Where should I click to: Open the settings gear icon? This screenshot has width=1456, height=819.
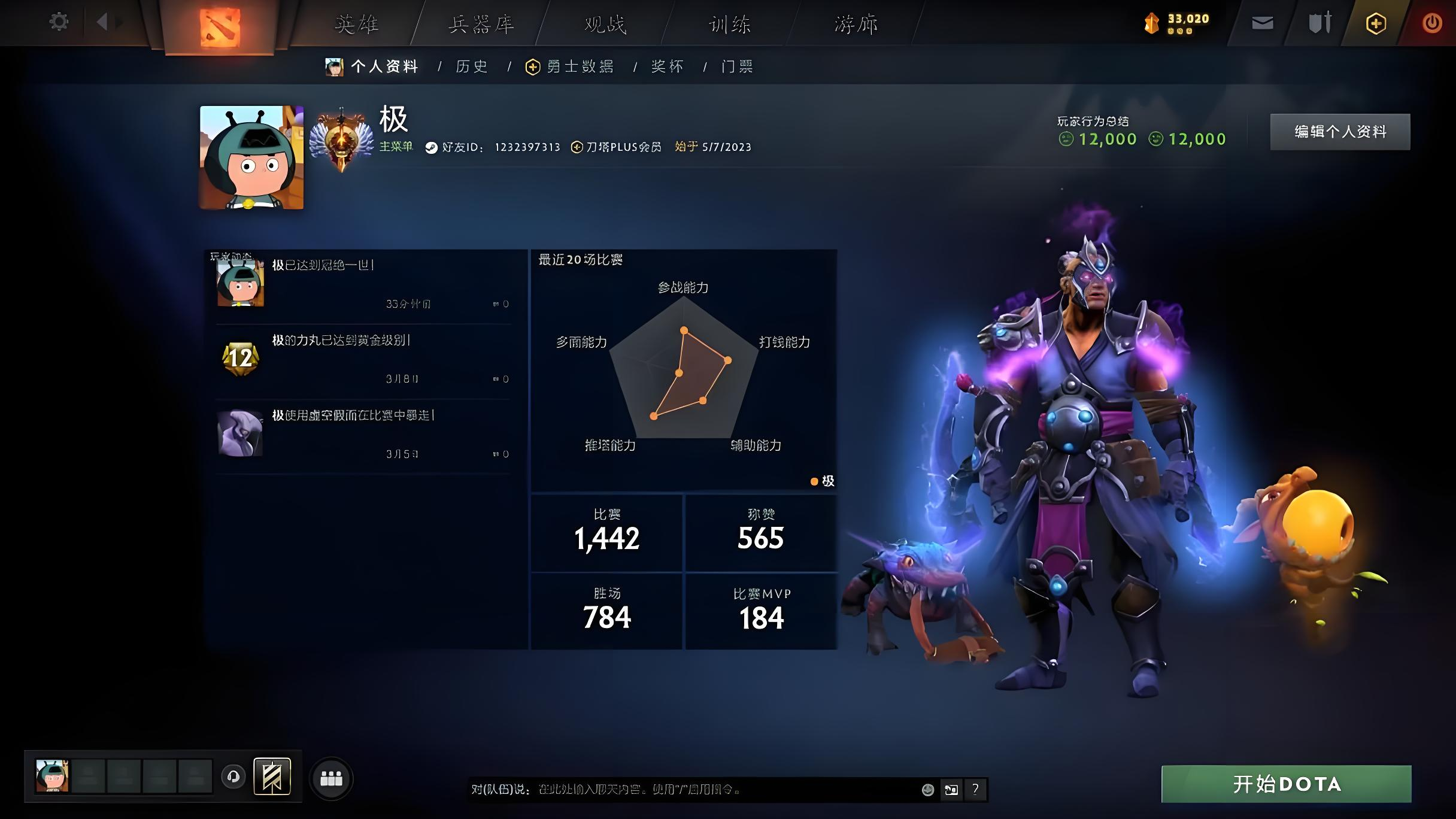[x=59, y=23]
